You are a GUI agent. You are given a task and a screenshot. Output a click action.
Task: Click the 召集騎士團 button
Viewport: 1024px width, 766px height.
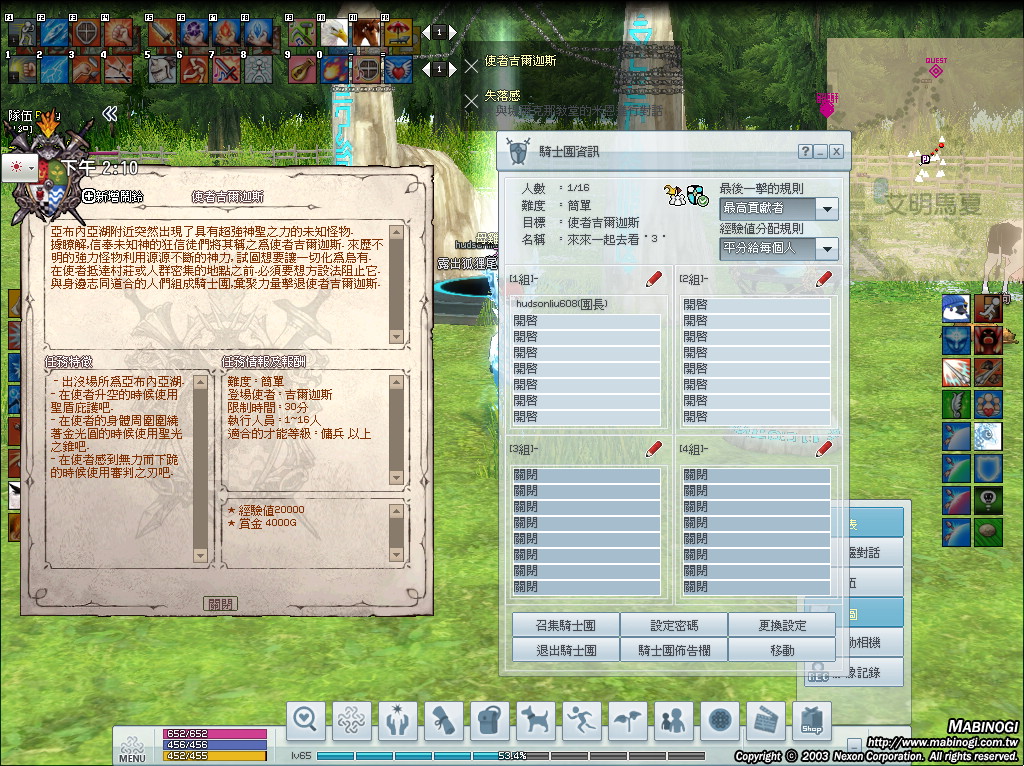point(565,625)
